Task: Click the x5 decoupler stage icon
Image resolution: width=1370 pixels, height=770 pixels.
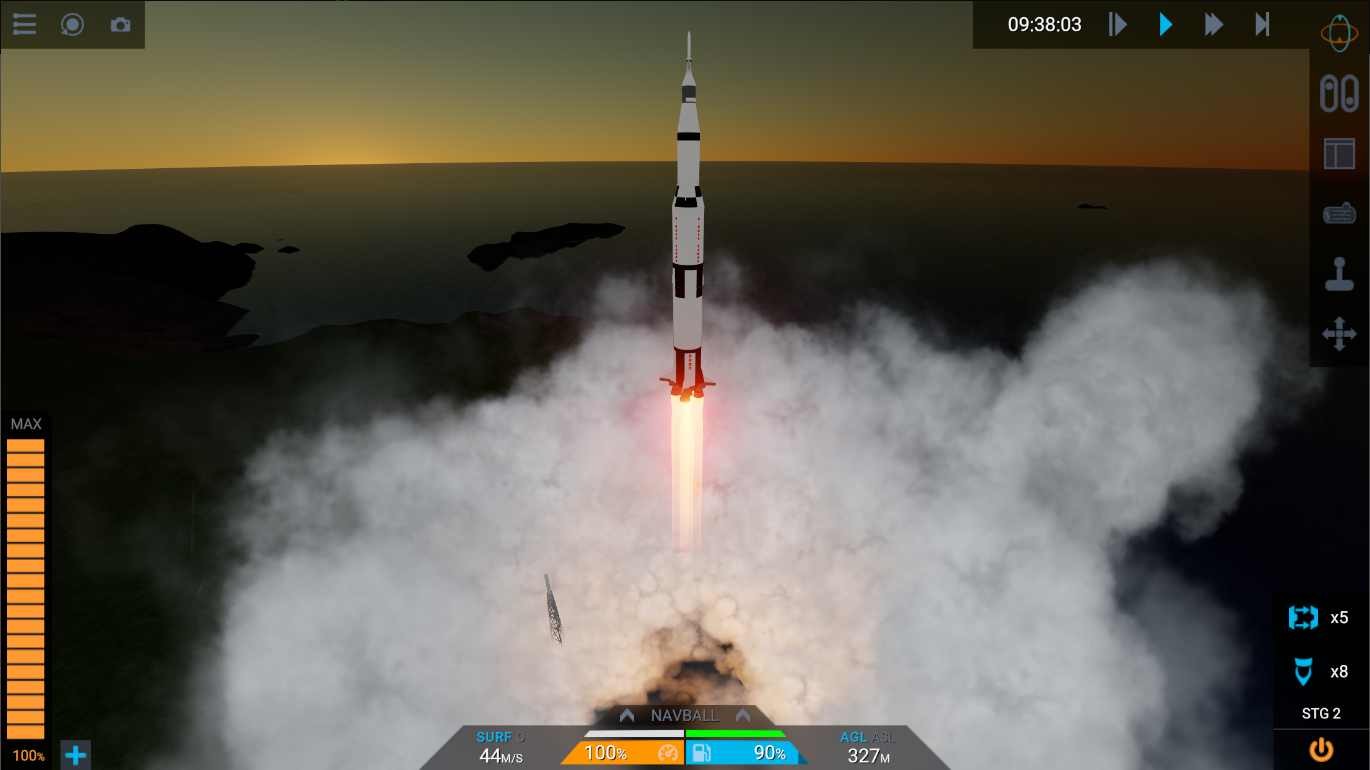Action: click(1303, 618)
